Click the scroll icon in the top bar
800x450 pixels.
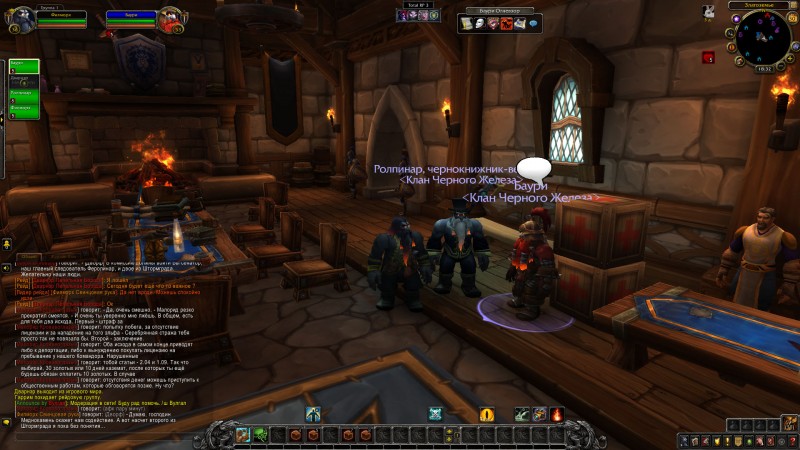[x=467, y=23]
